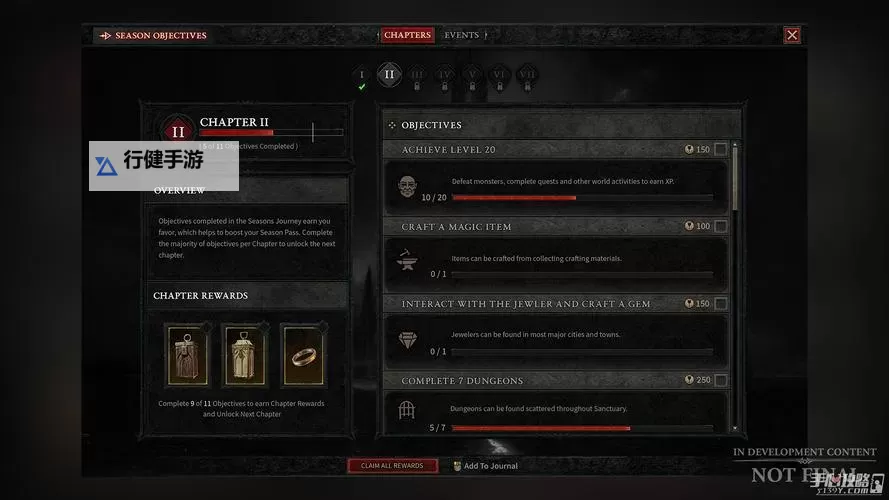Select the gold ring chapter reward

point(304,355)
